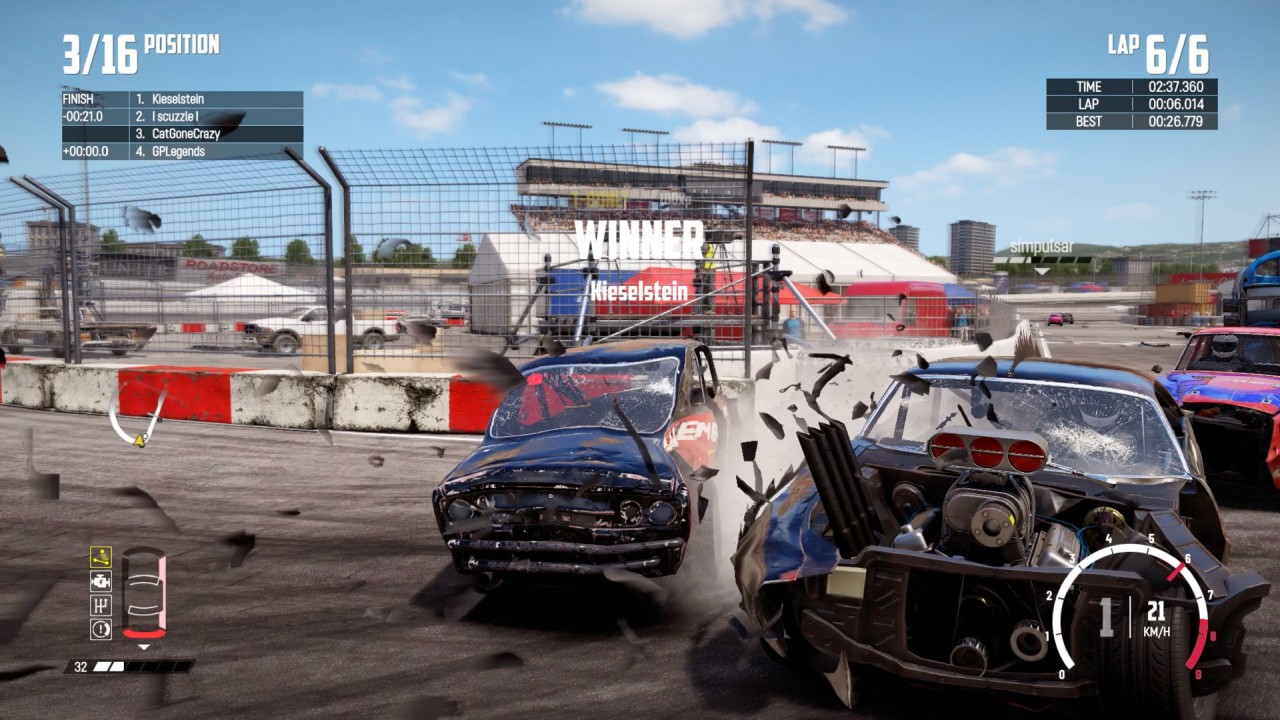The image size is (1280, 720).
Task: Open the brake warning damage icon
Action: [101, 629]
